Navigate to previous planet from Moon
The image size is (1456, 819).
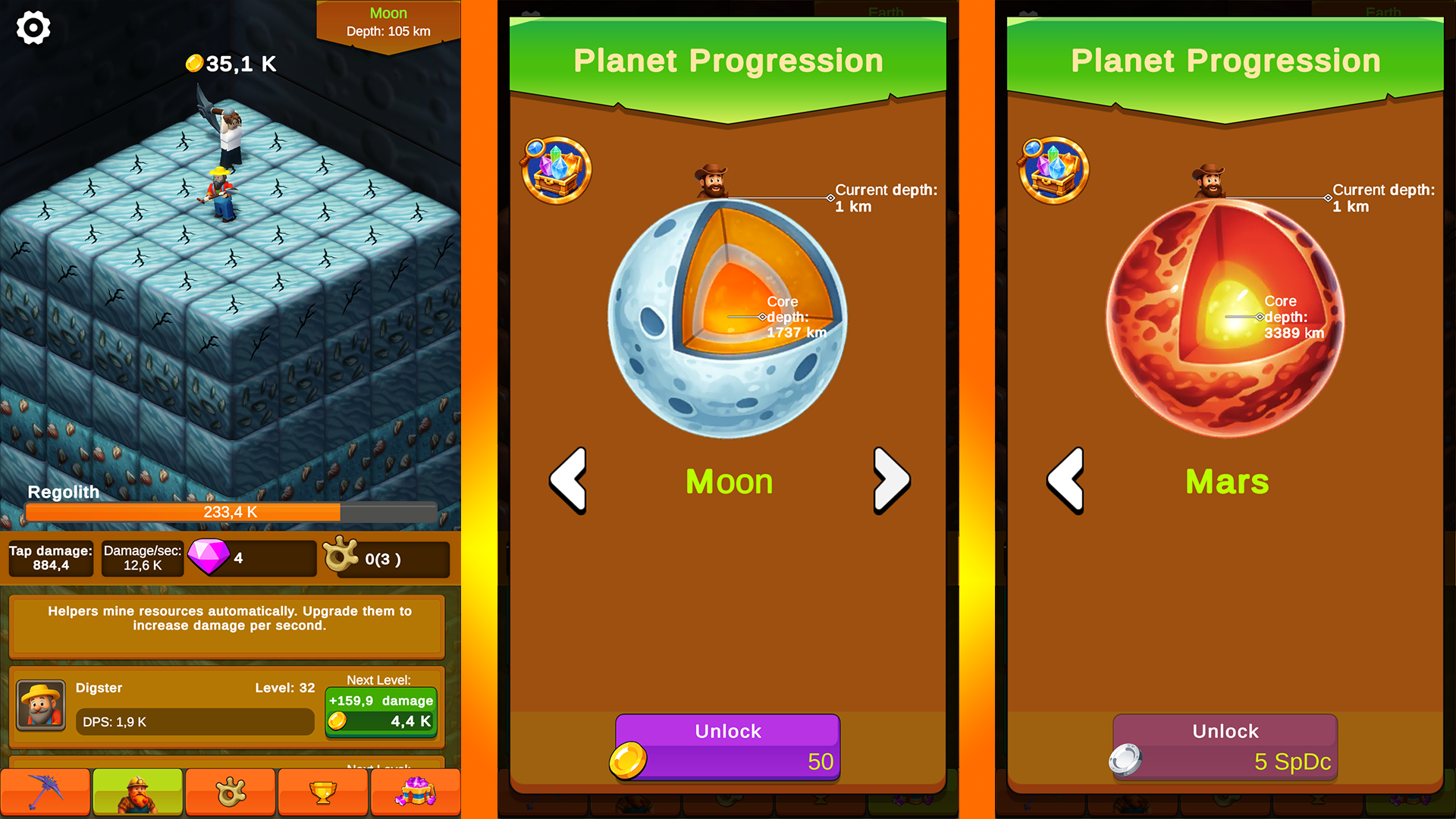click(568, 480)
